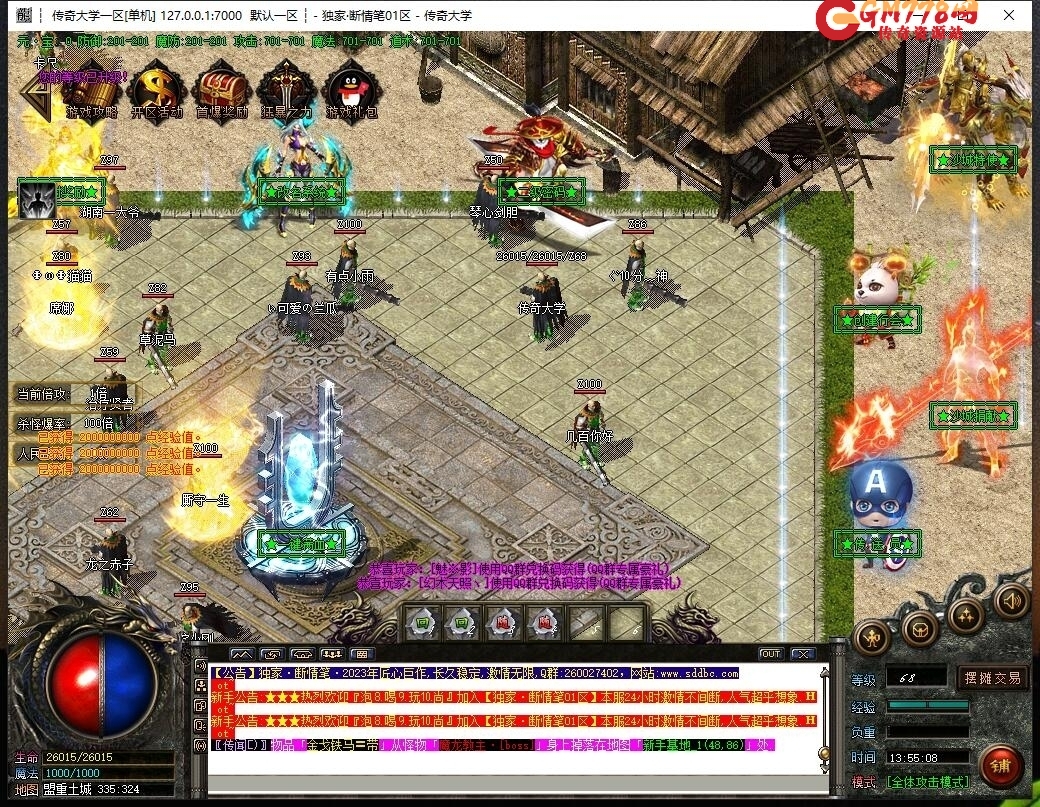The image size is (1040, 807).
Task: Click the 摆摊交易 stall trading button
Action: point(993,678)
